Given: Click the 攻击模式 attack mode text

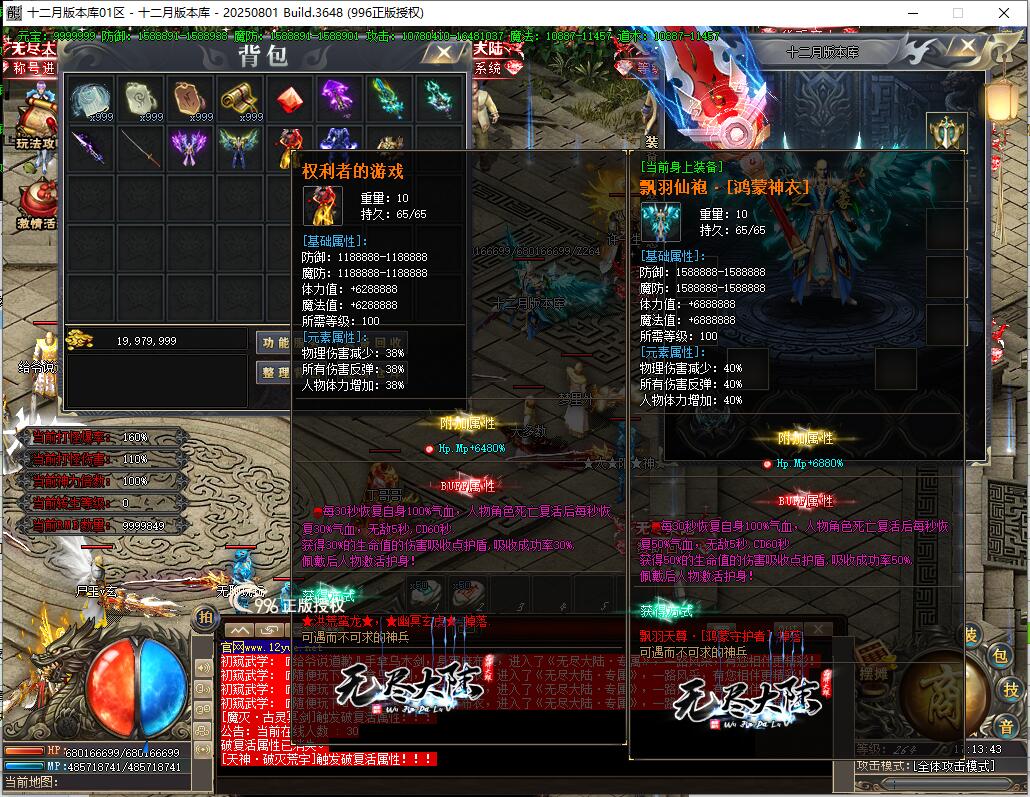Looking at the screenshot, I should 925,766.
